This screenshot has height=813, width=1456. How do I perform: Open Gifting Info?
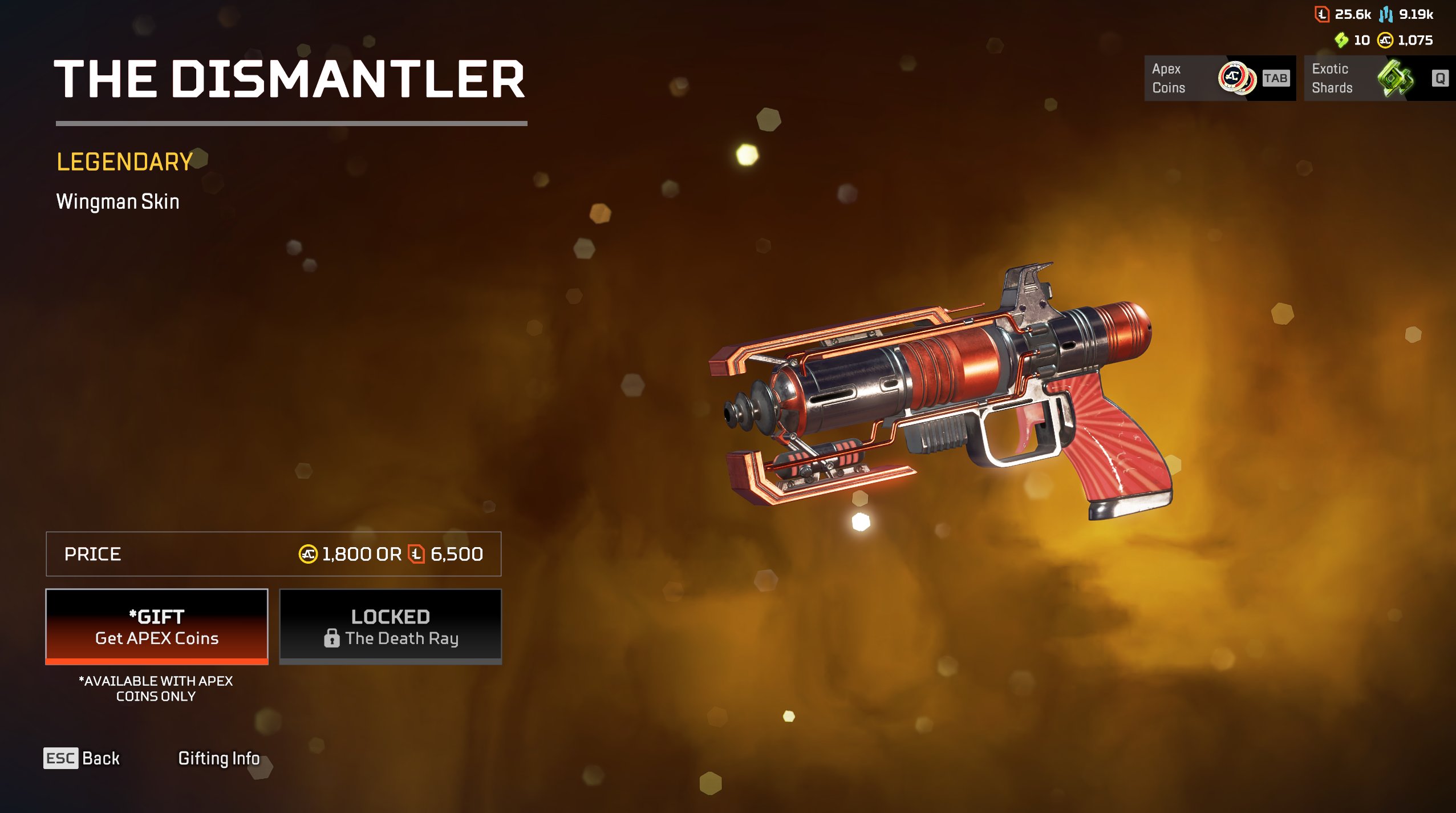218,758
